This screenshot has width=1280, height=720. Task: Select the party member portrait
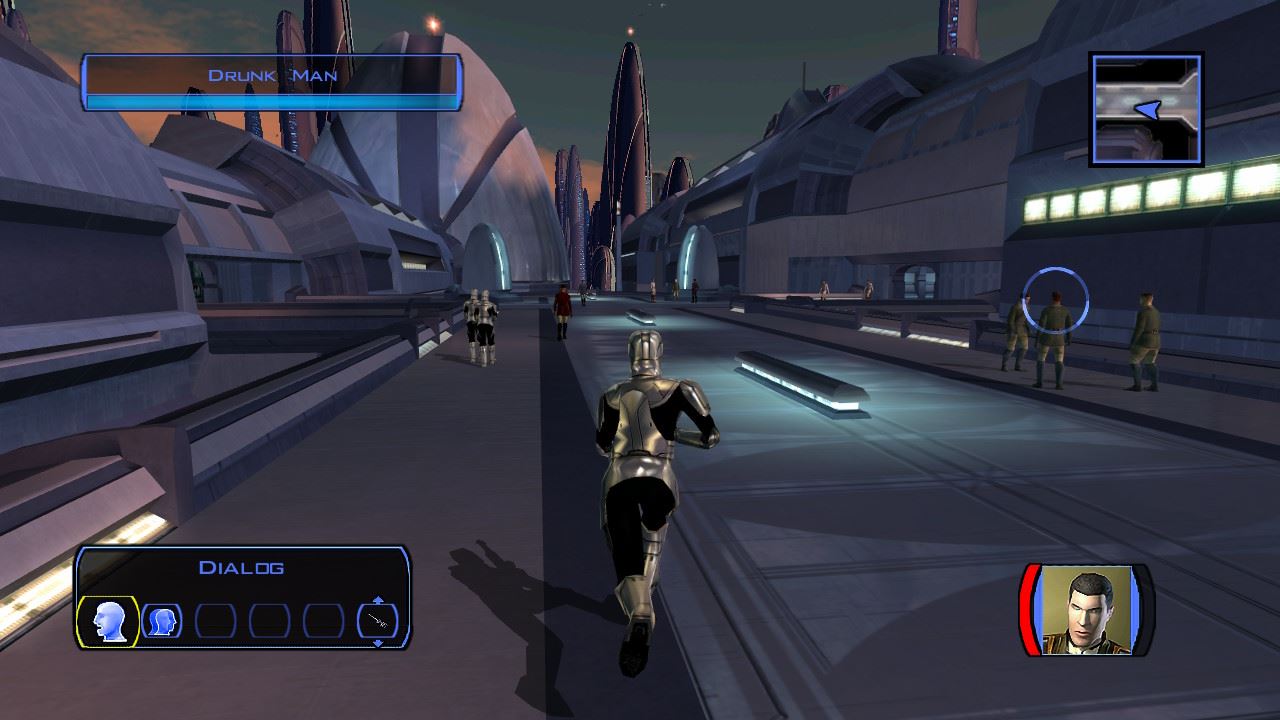[x=1087, y=610]
